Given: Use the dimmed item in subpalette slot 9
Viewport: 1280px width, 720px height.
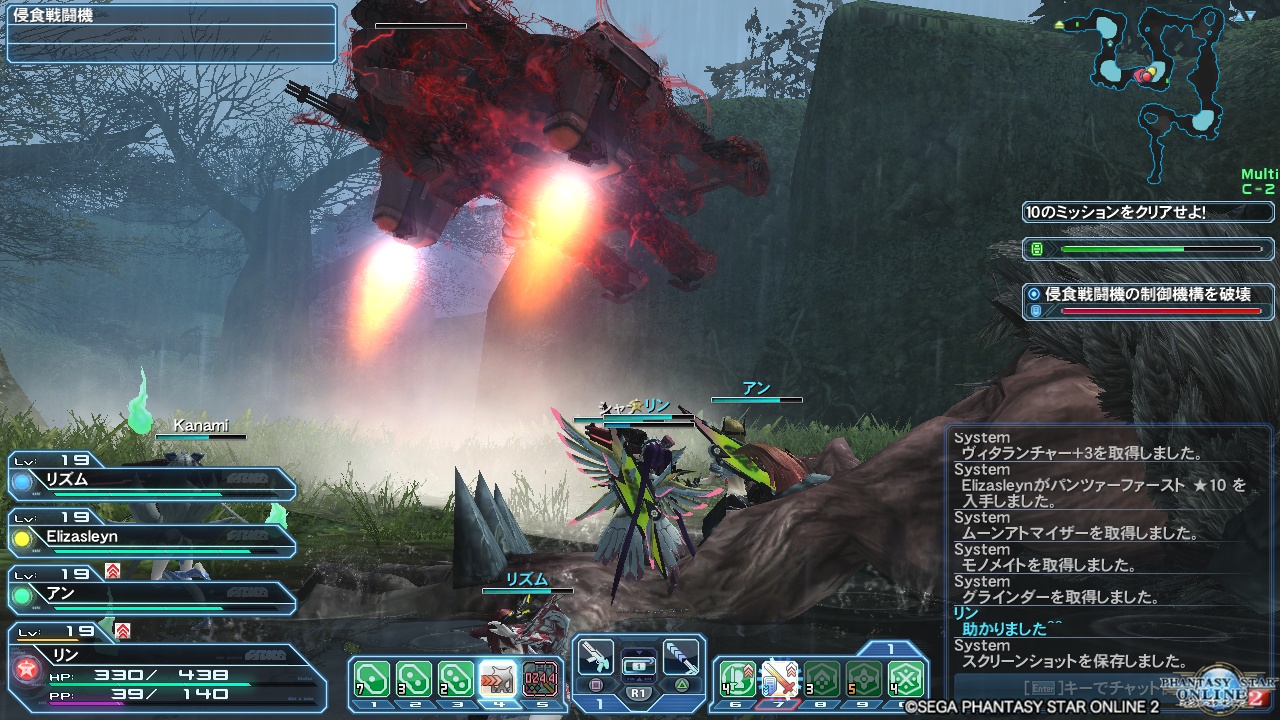Looking at the screenshot, I should coord(864,679).
